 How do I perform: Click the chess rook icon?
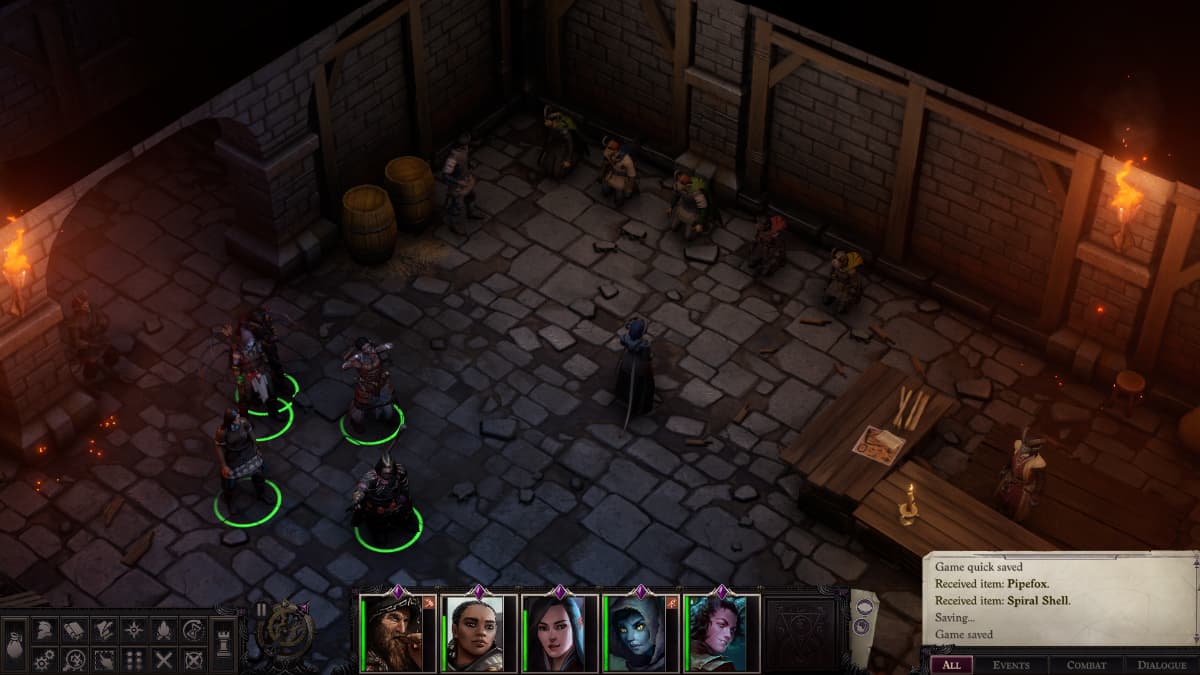224,644
